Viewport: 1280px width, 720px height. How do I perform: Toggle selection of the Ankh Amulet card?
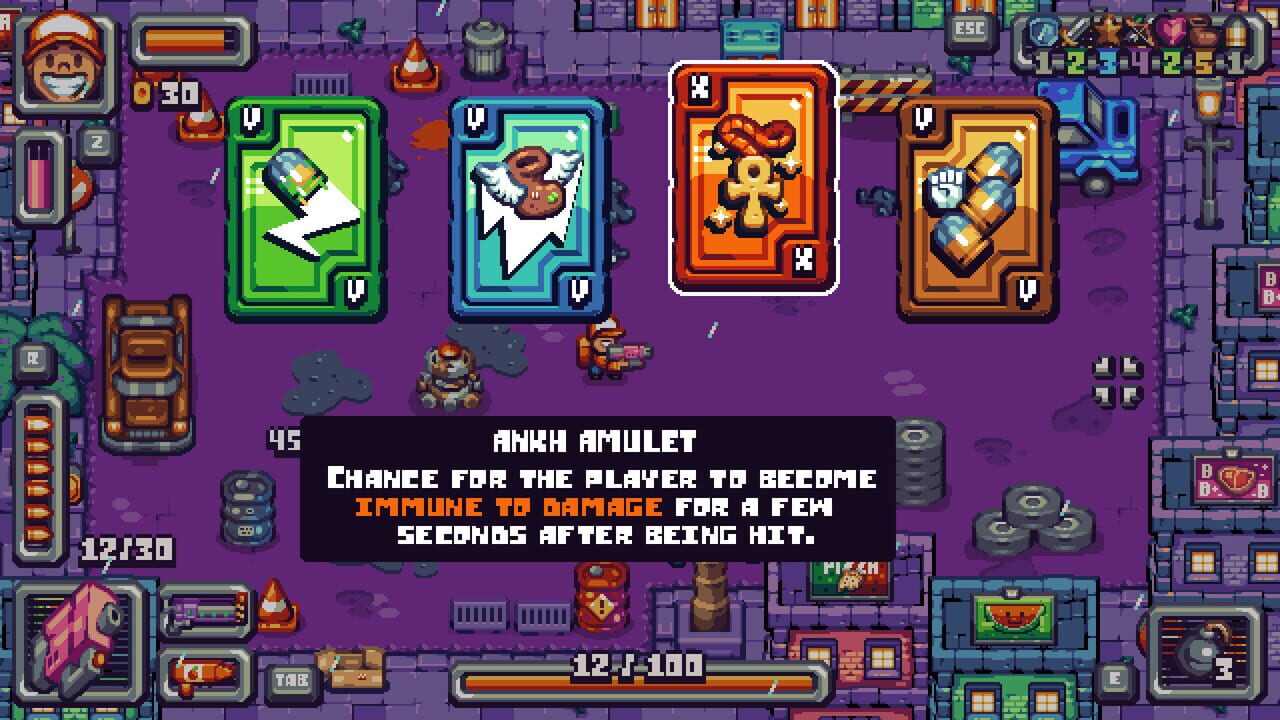pos(753,186)
